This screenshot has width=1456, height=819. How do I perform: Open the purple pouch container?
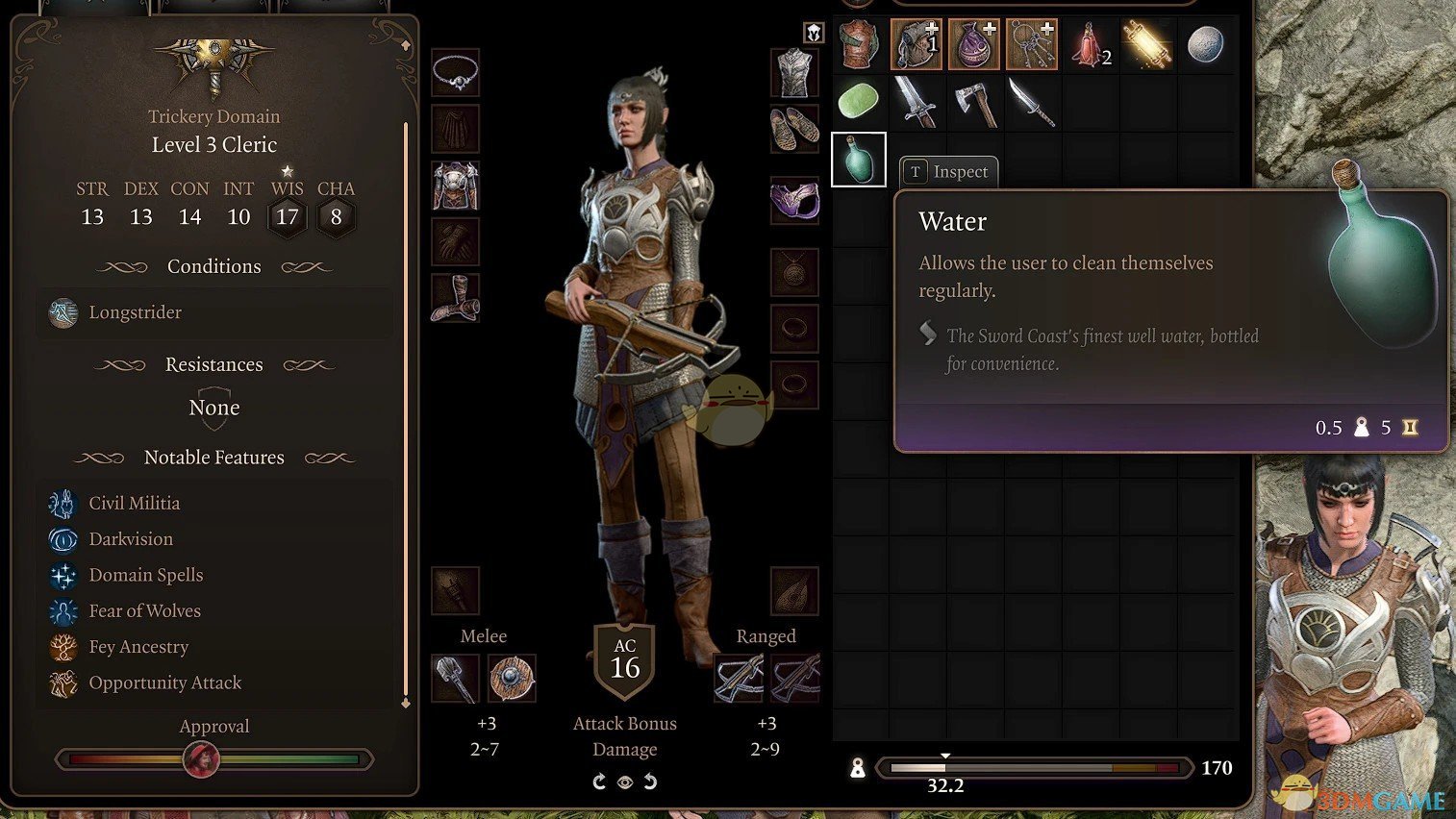tap(973, 45)
